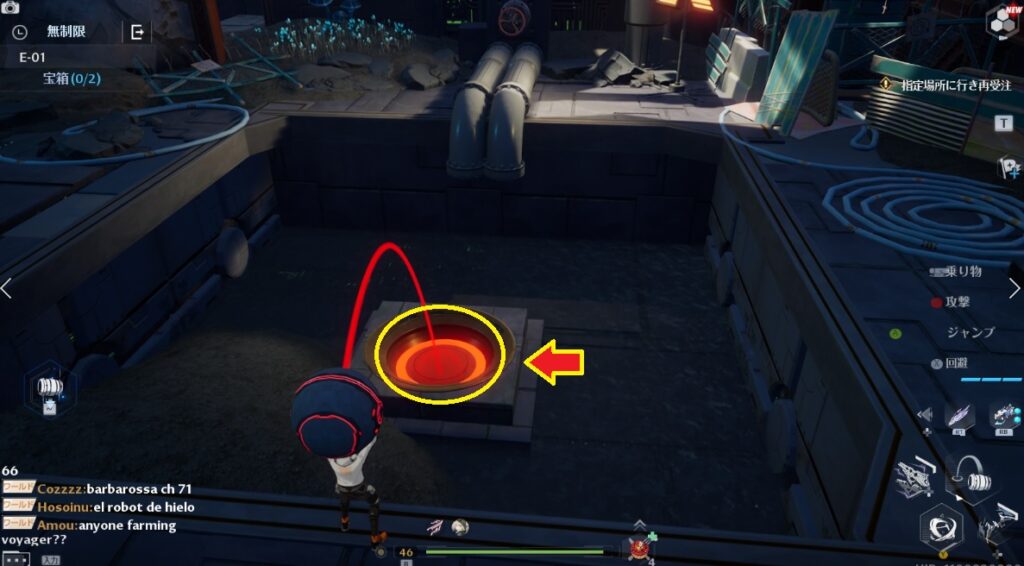Select the blade weapon slot icon
The width and height of the screenshot is (1024, 566).
pos(957,414)
